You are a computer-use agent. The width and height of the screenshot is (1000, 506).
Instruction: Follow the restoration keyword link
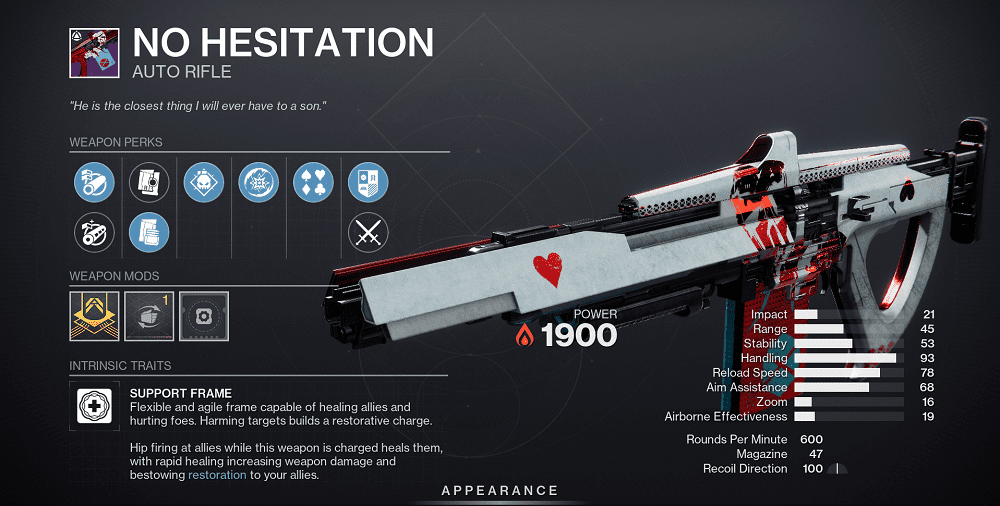pyautogui.click(x=216, y=476)
